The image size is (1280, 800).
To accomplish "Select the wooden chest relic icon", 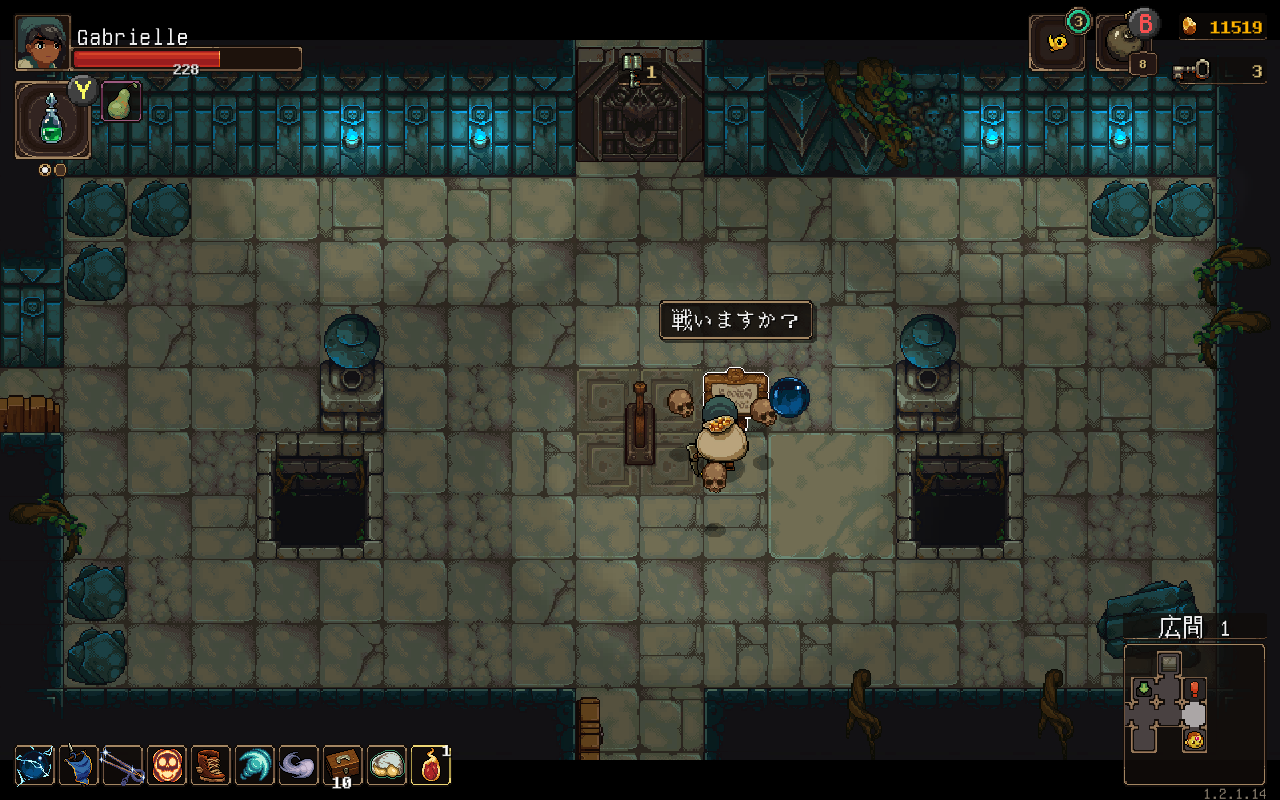I will (x=342, y=766).
